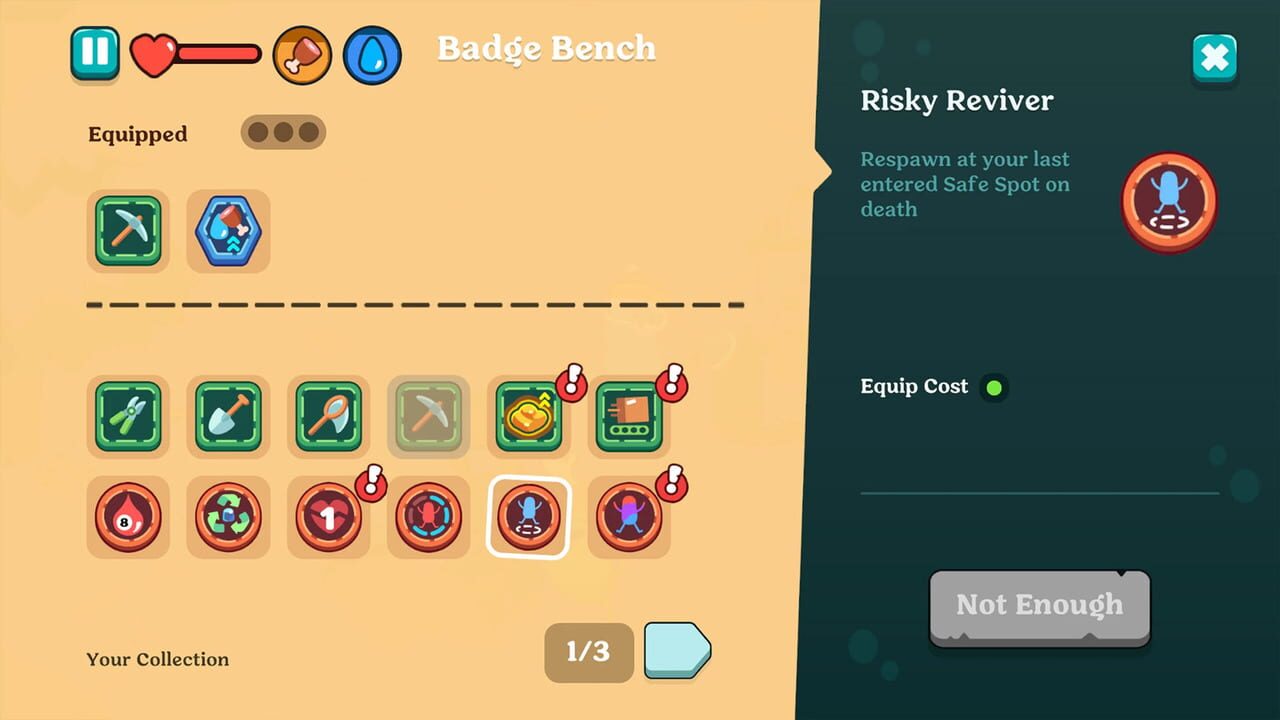Screen dimensions: 1280x720
Task: Click the water droplet thirst indicator
Action: click(371, 56)
